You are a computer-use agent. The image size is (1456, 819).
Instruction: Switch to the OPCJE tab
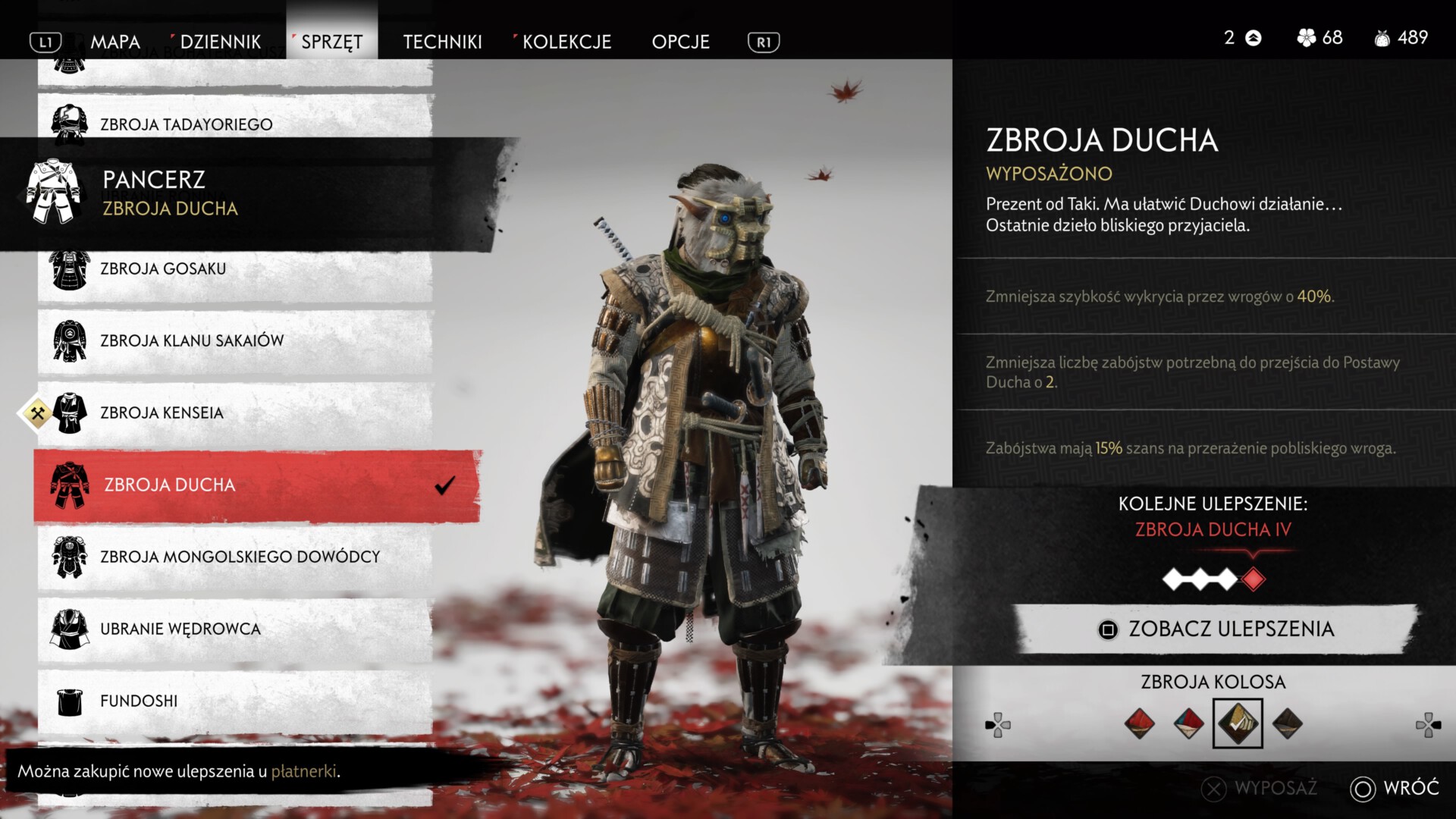click(x=680, y=42)
